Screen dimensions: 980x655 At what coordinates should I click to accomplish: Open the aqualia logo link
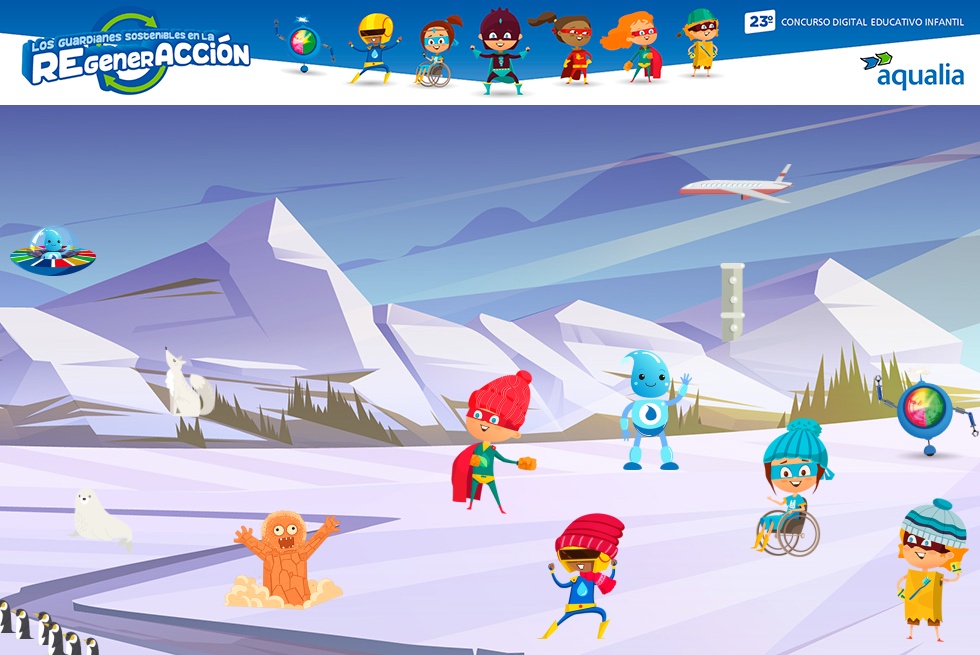pyautogui.click(x=912, y=70)
